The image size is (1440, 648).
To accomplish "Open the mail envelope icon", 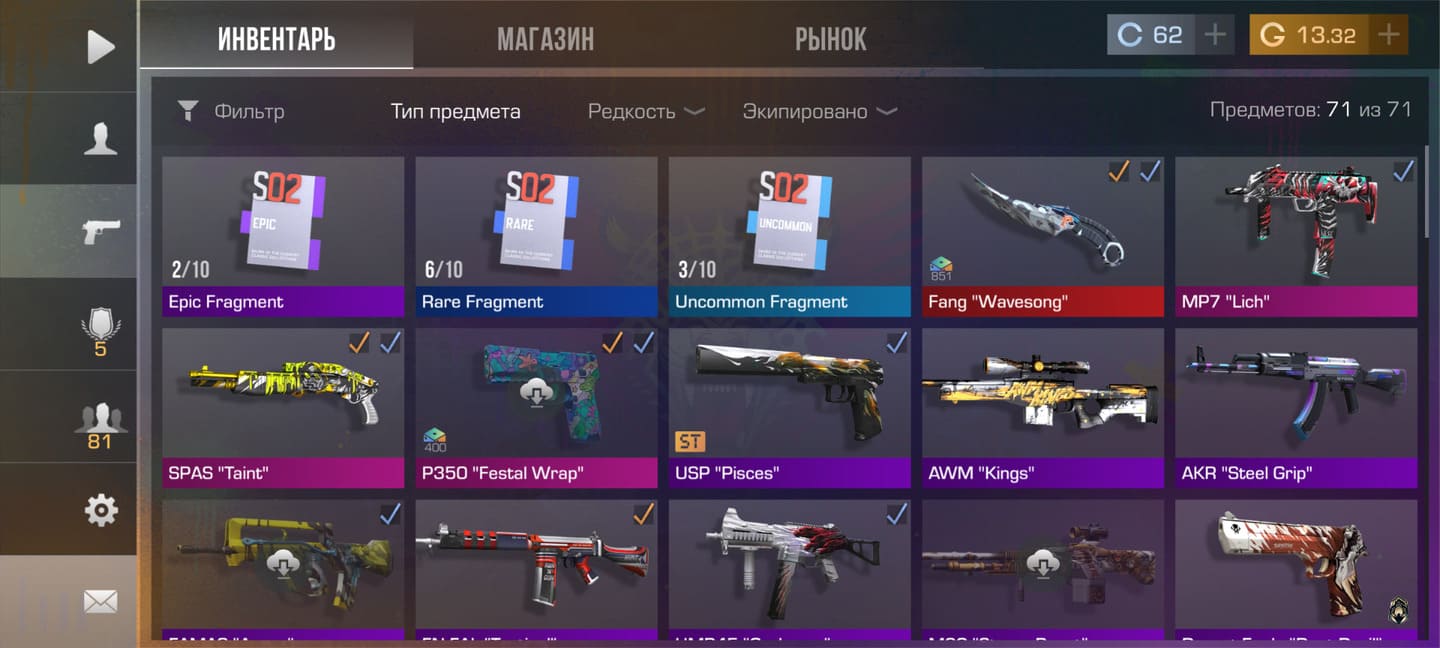I will tap(100, 601).
